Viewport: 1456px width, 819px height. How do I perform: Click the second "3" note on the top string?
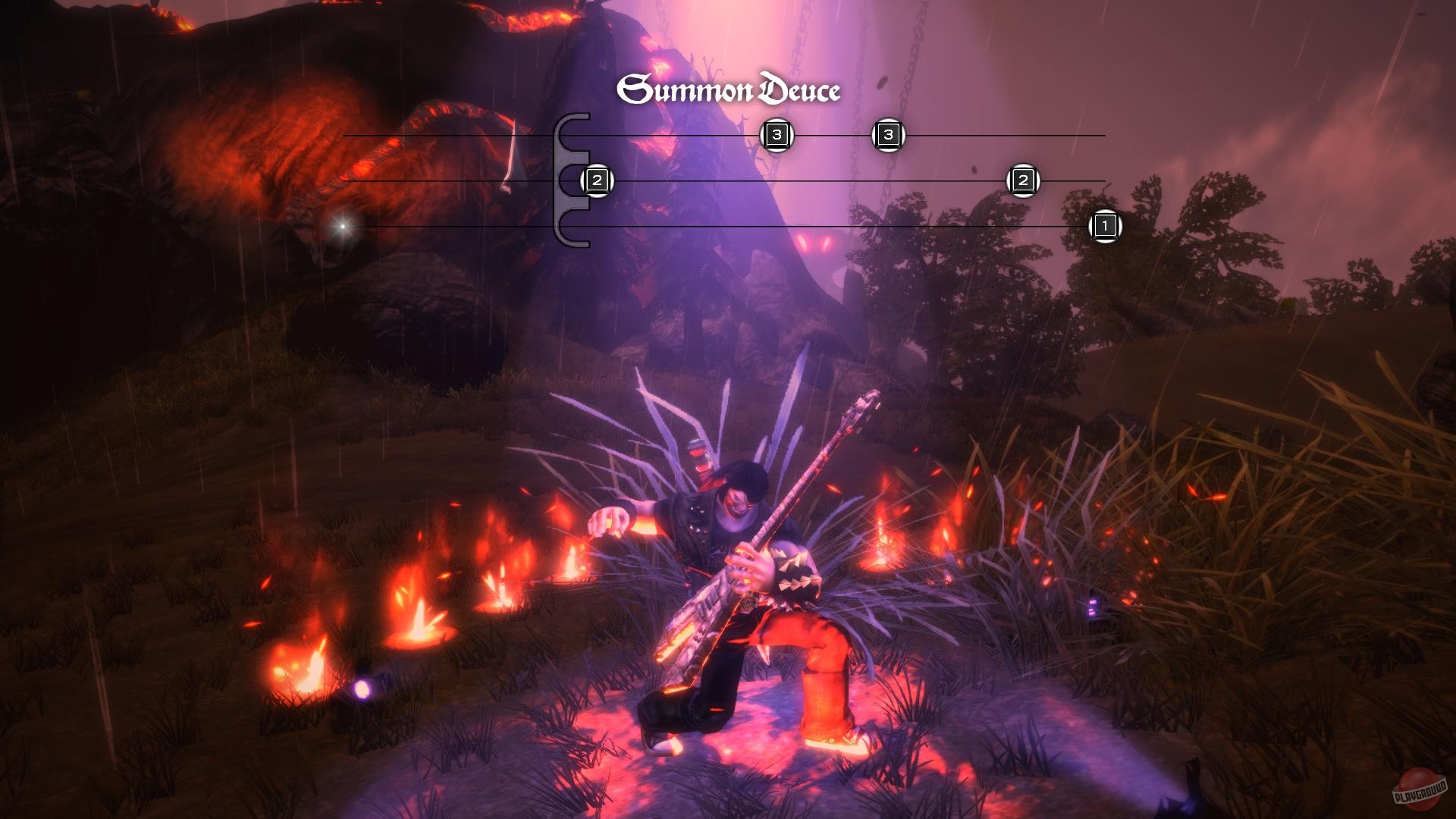pyautogui.click(x=887, y=135)
